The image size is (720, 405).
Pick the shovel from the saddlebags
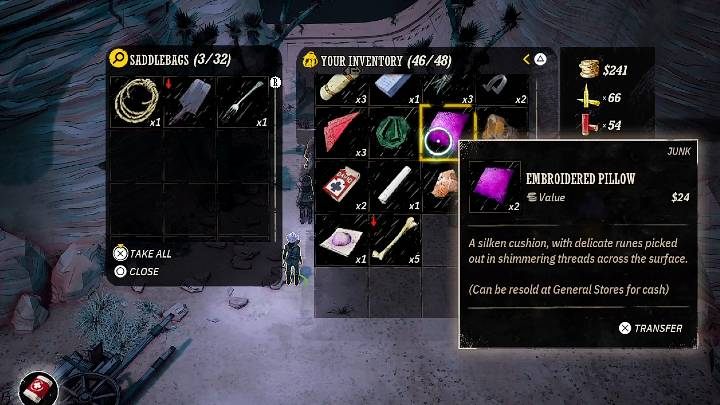[x=191, y=101]
